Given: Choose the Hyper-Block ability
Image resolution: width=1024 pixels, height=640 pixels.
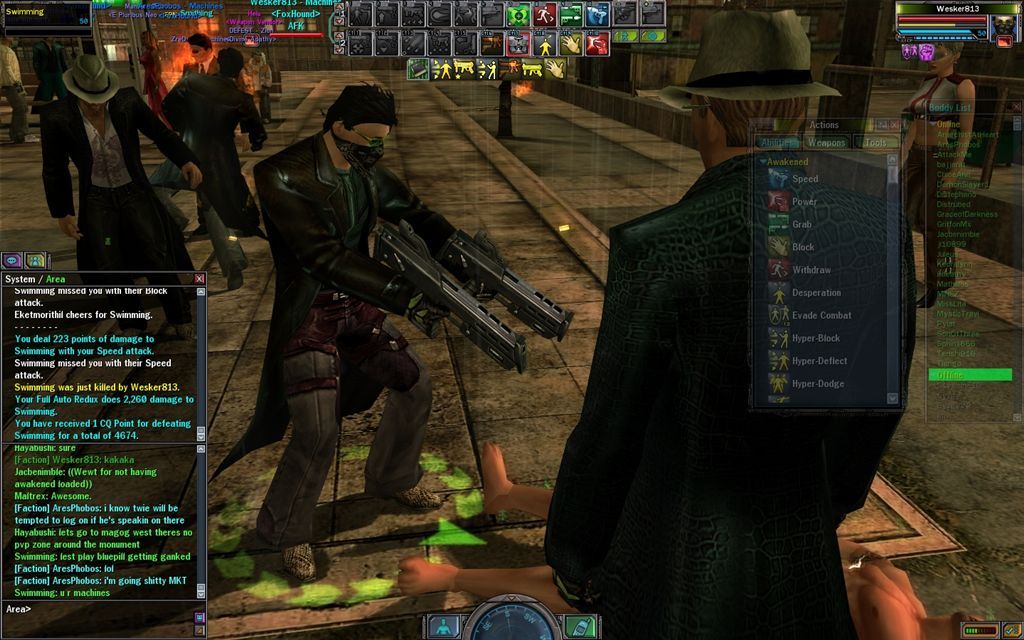Looking at the screenshot, I should click(816, 339).
